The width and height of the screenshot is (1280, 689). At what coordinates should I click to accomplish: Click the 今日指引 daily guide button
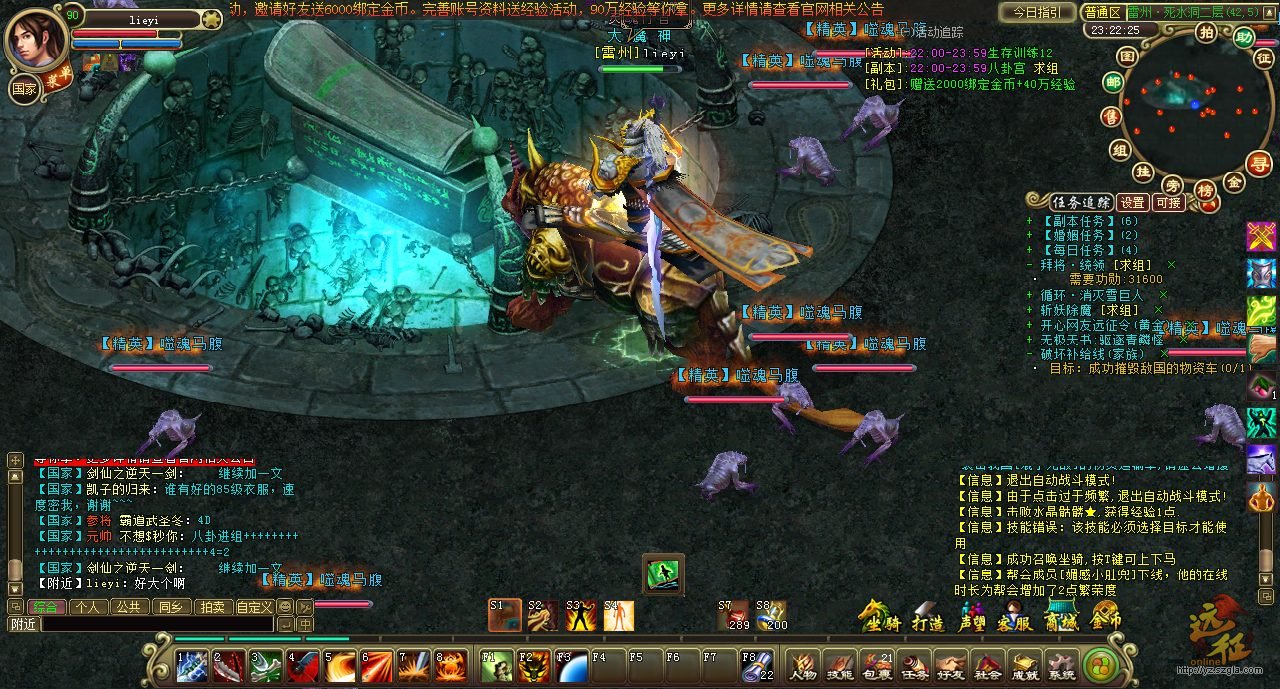click(1037, 12)
